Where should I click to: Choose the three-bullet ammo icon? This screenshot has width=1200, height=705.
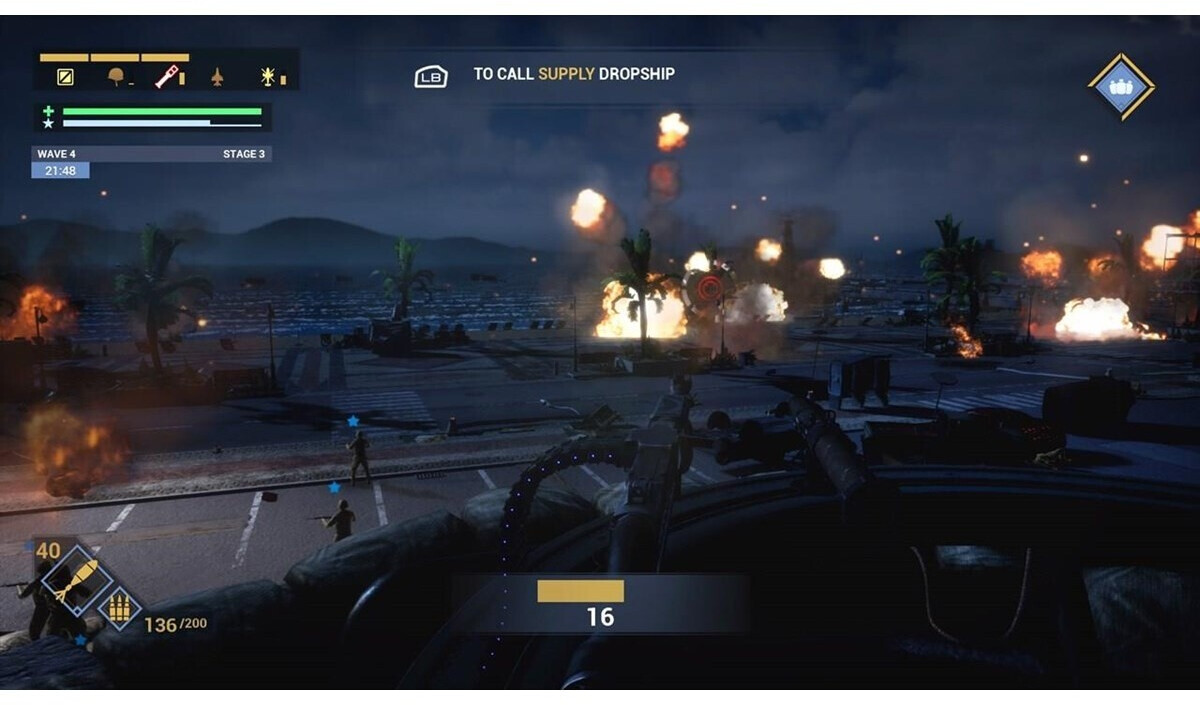[x=119, y=608]
